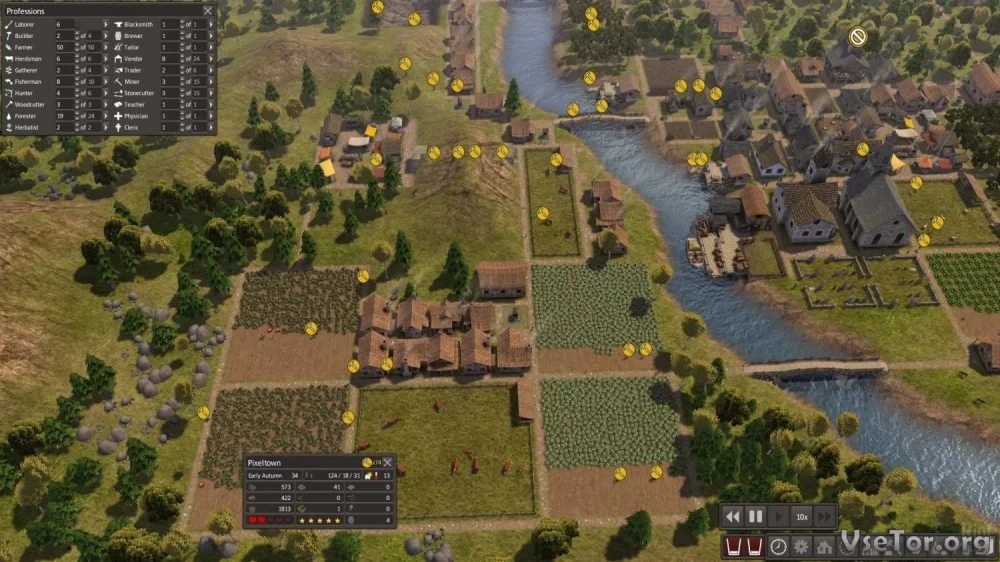This screenshot has height=562, width=1000.
Task: Close the Professions panel
Action: point(207,11)
